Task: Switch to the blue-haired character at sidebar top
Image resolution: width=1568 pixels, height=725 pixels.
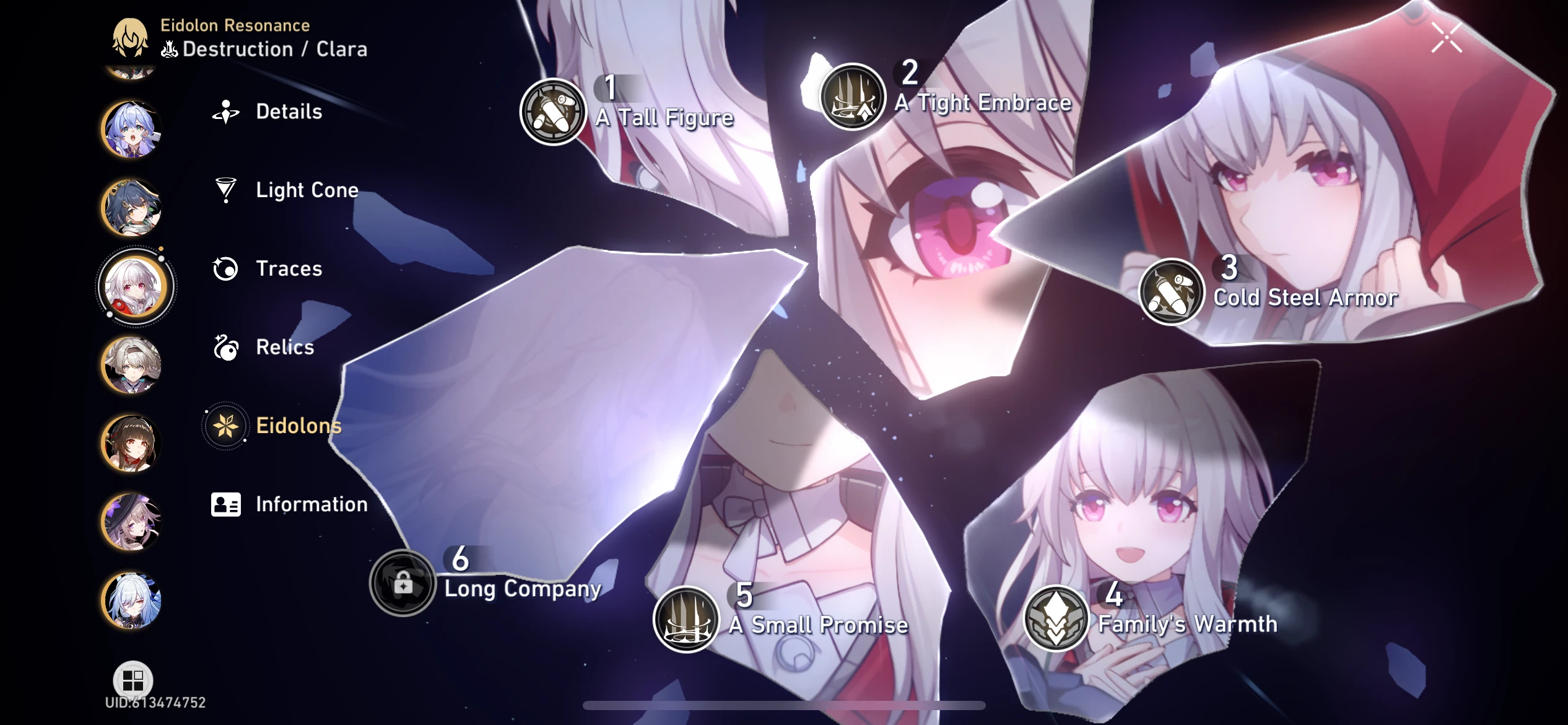Action: pyautogui.click(x=132, y=127)
